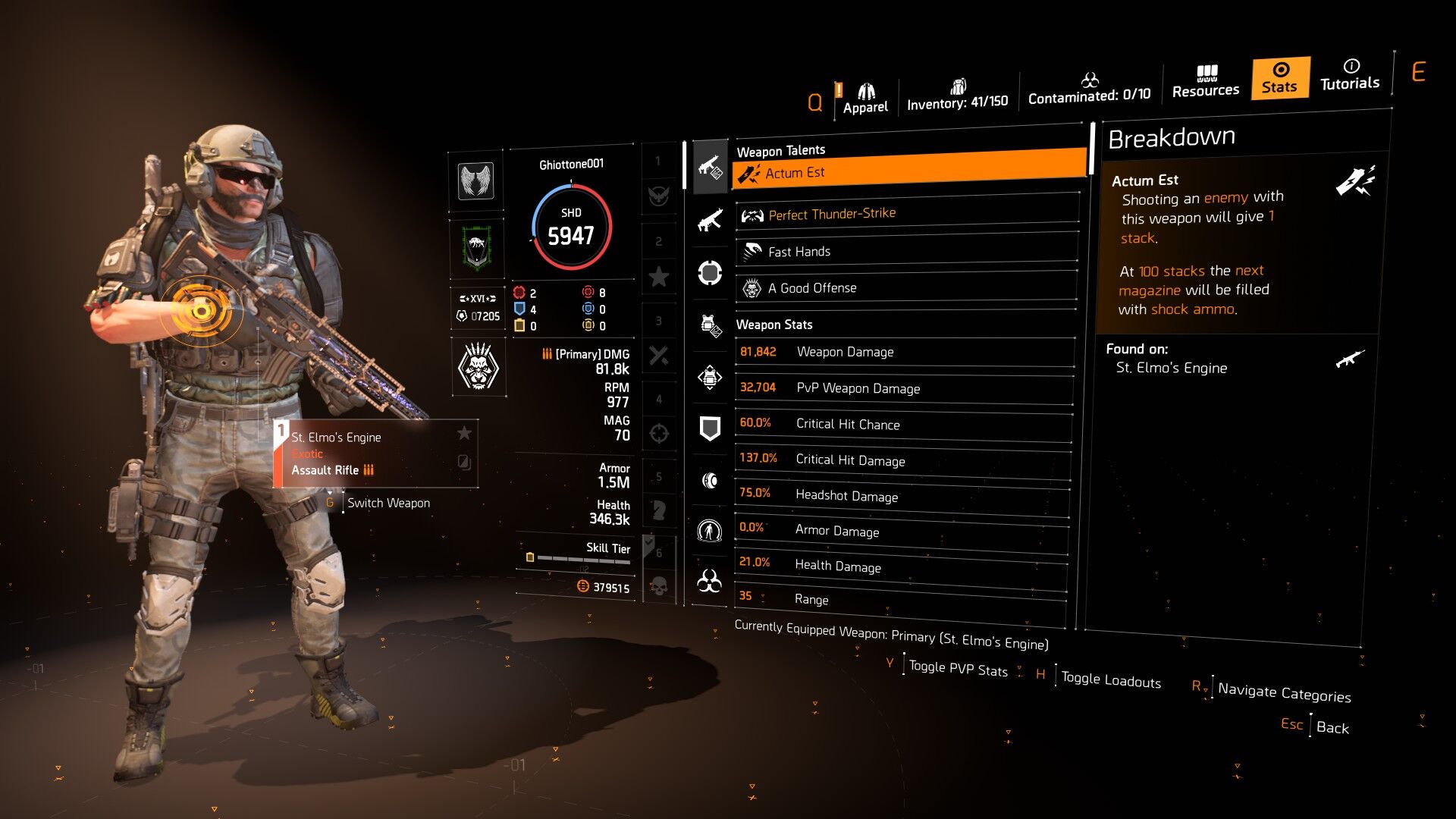Switch Weapon from the weapon card

pos(388,503)
